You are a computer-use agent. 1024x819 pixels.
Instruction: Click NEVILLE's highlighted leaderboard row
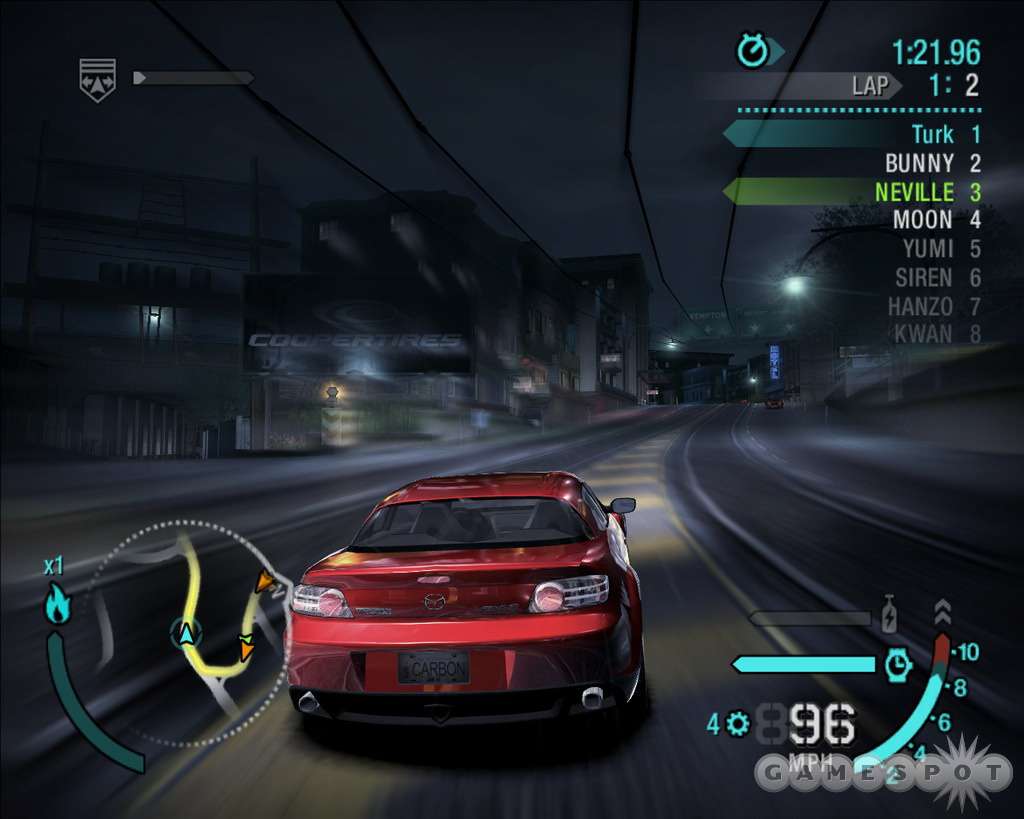(x=916, y=191)
